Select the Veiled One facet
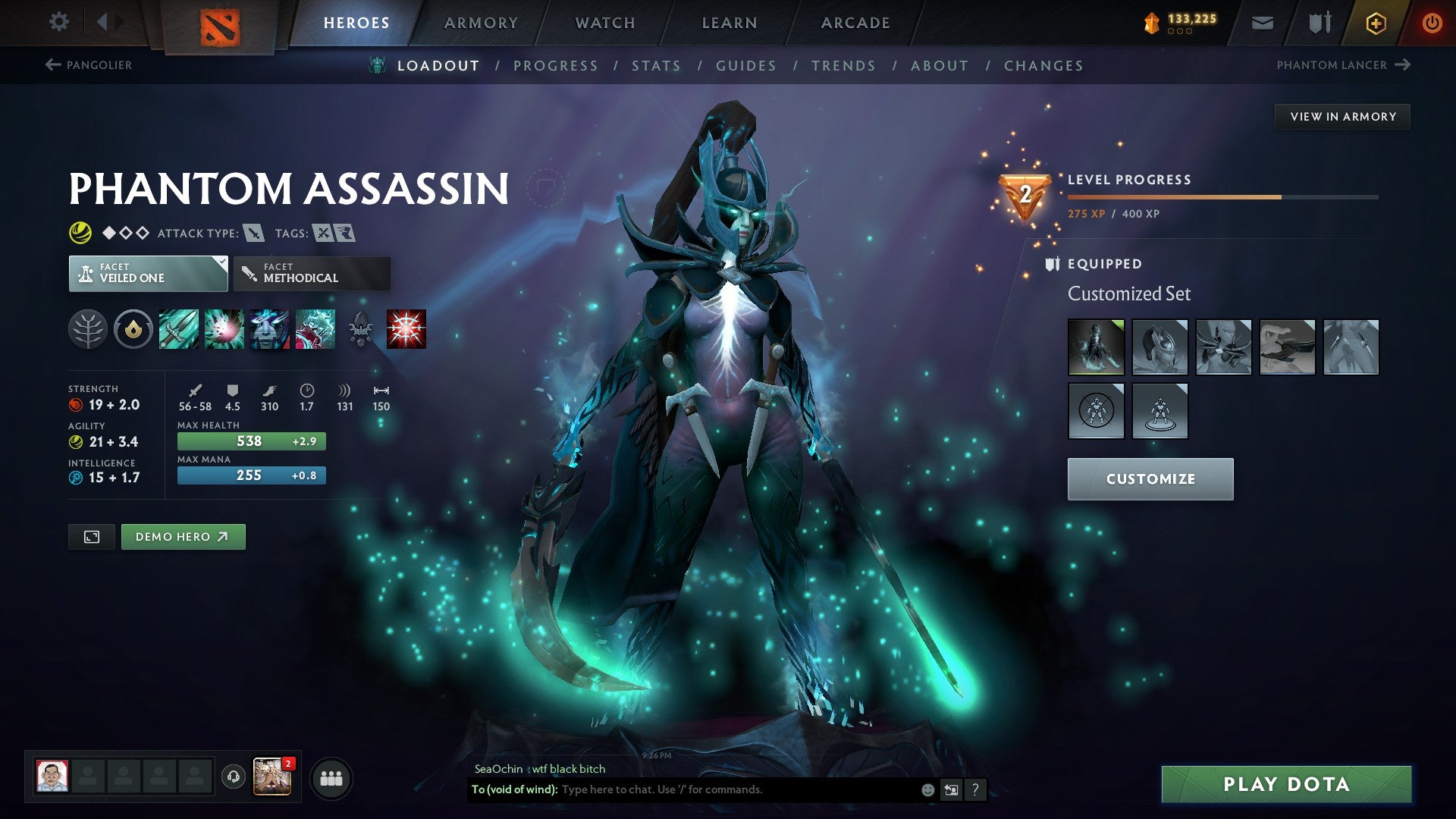Screen dimensions: 1456x819 (x=147, y=273)
